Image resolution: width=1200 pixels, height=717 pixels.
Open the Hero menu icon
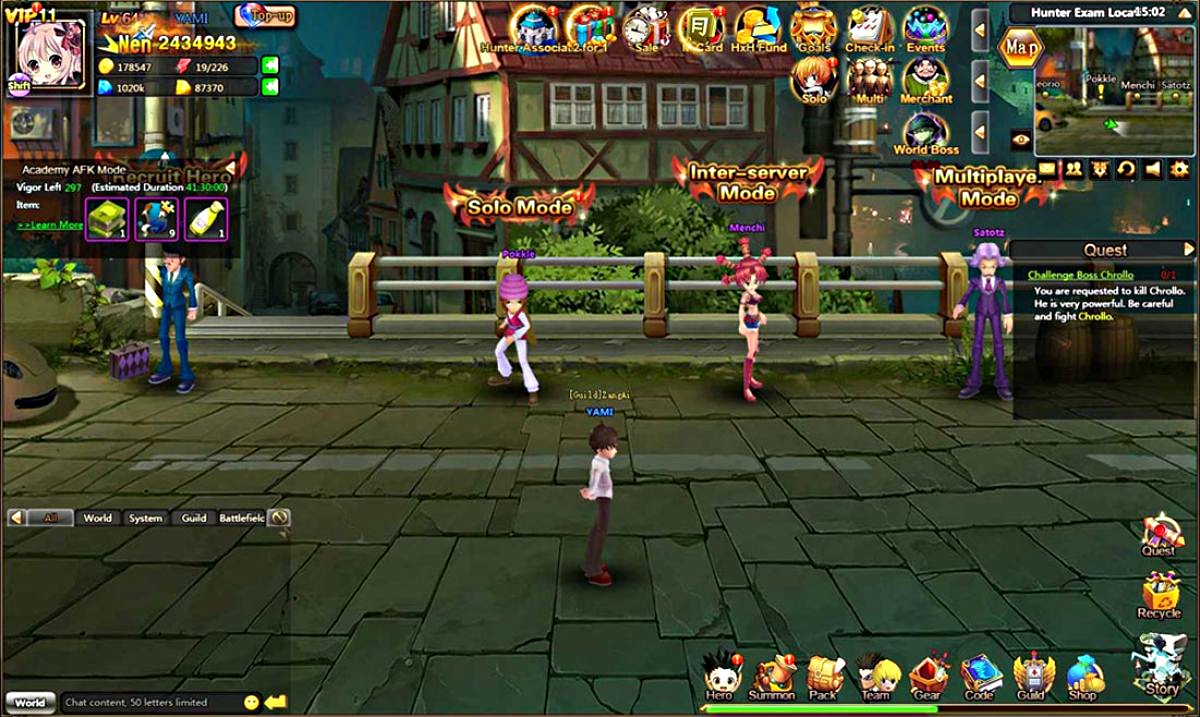pyautogui.click(x=719, y=676)
